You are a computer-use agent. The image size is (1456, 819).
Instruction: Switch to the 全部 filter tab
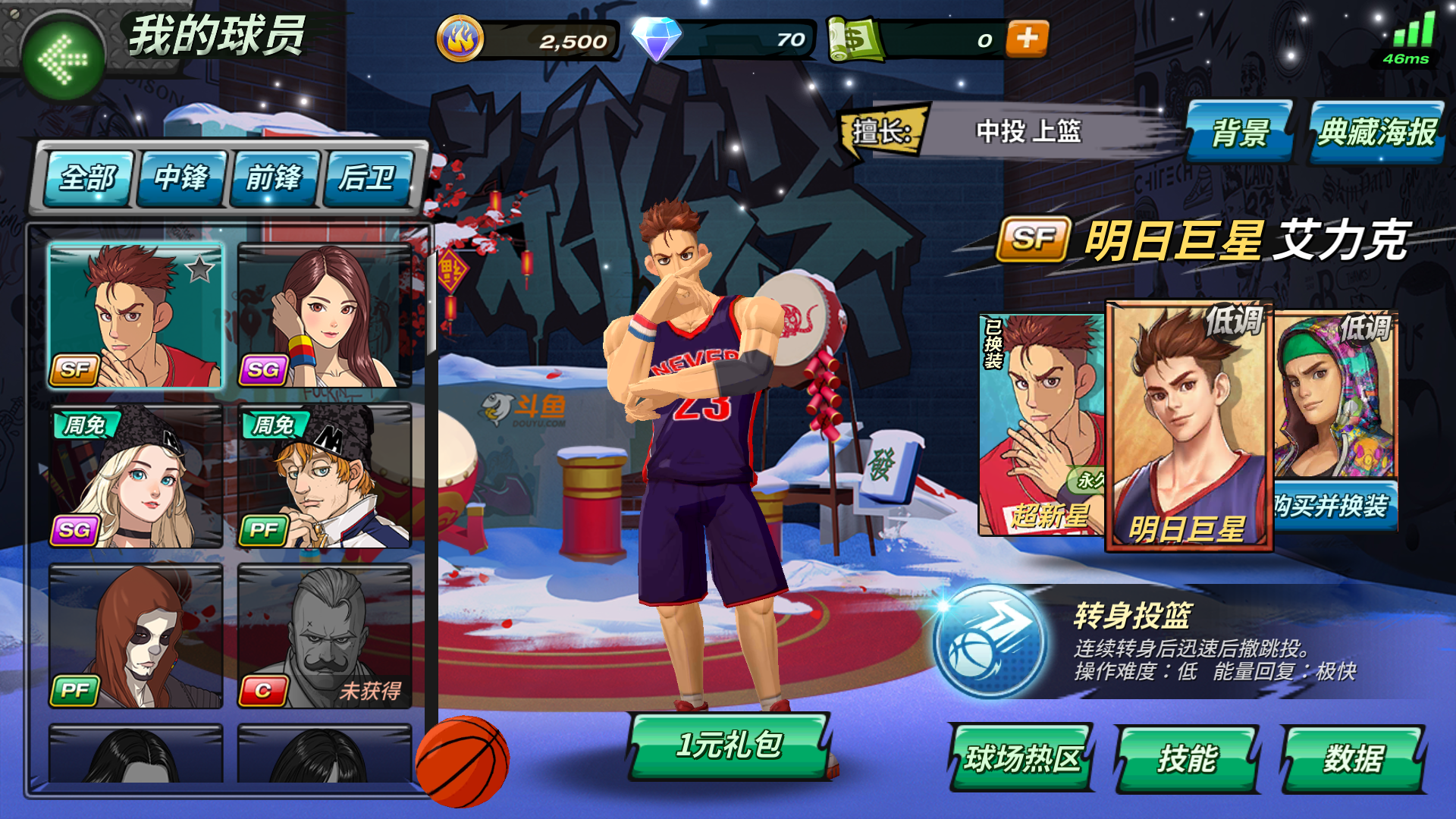pyautogui.click(x=89, y=180)
